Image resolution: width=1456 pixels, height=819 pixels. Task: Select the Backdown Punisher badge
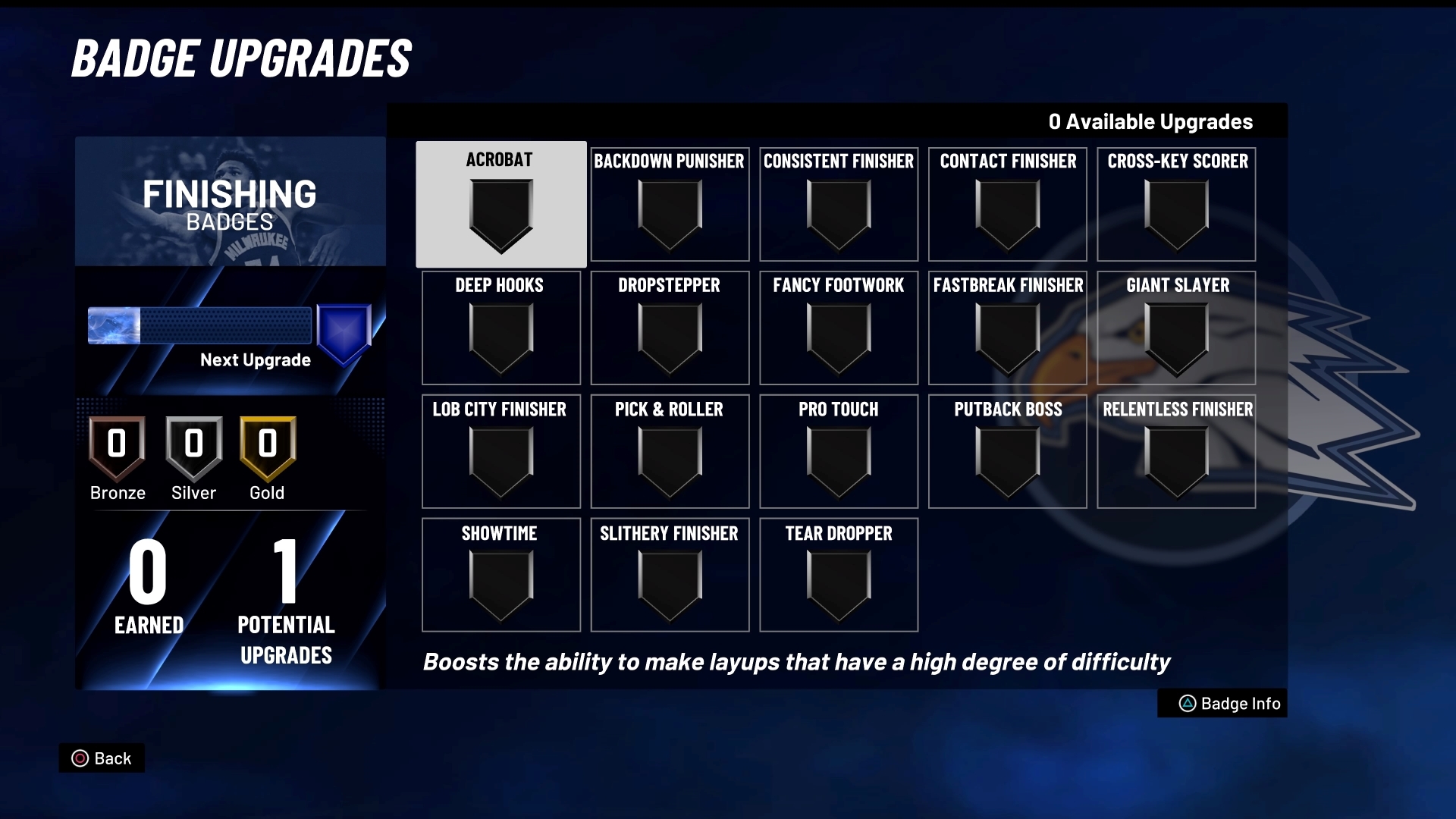[x=670, y=205]
